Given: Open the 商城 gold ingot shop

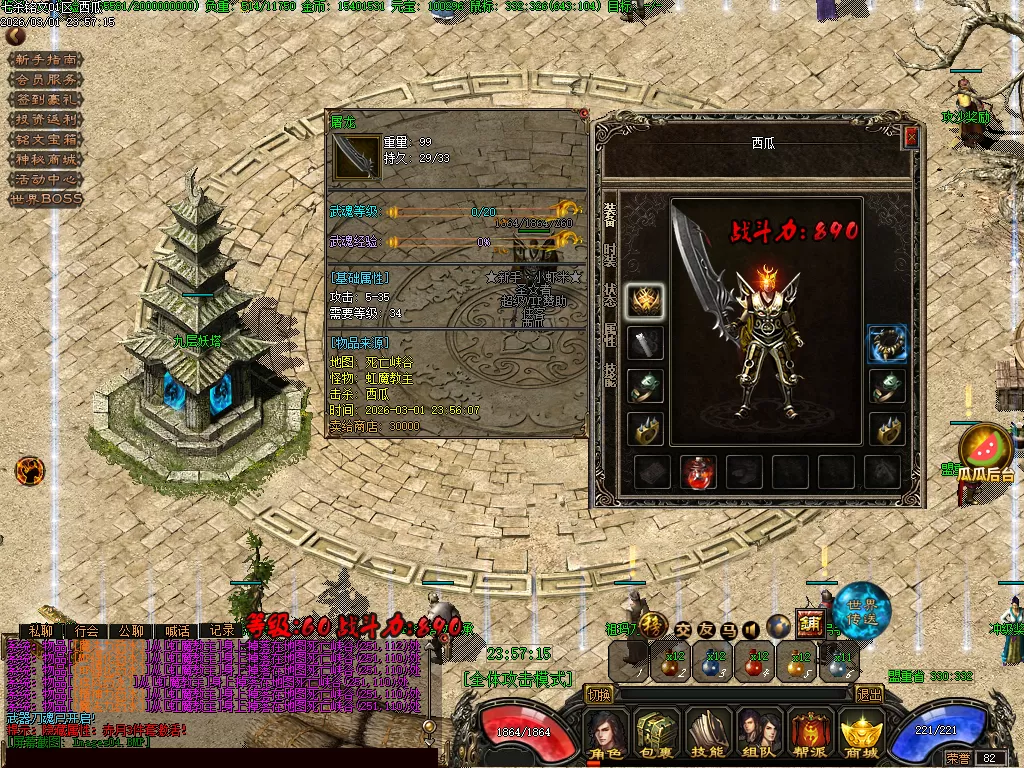Looking at the screenshot, I should pyautogui.click(x=861, y=735).
